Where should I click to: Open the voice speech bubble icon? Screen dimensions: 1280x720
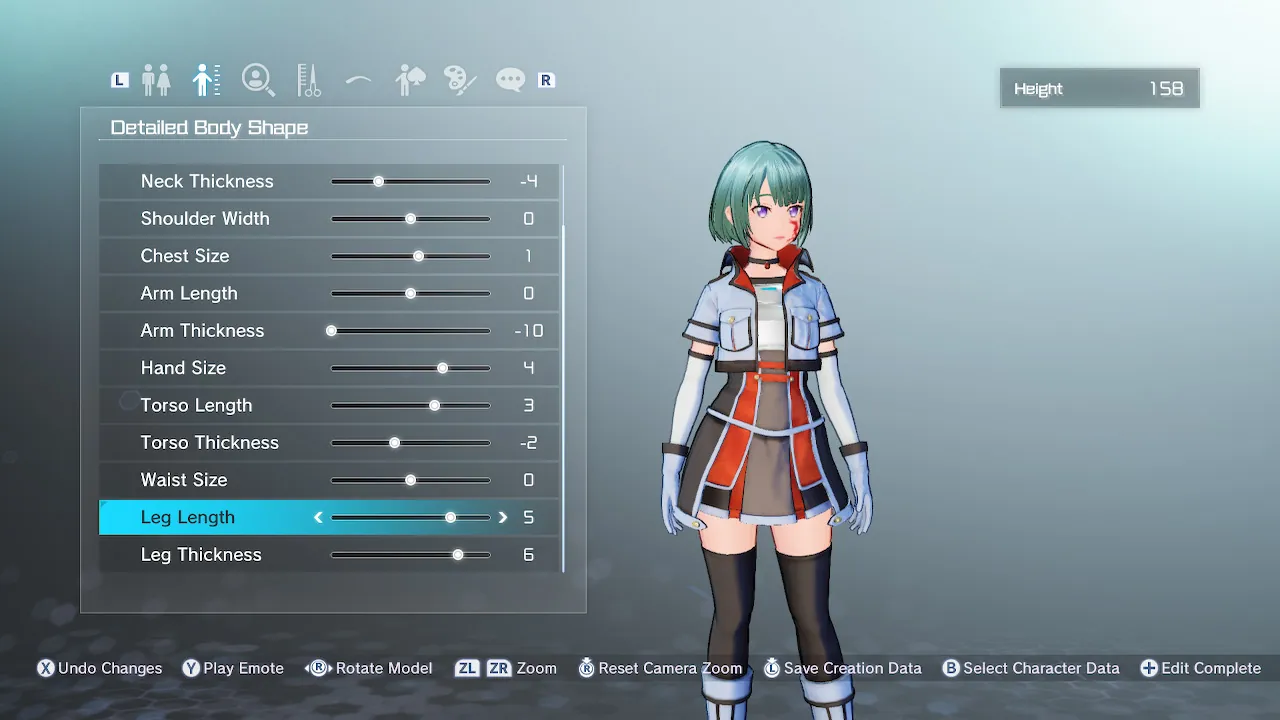510,79
